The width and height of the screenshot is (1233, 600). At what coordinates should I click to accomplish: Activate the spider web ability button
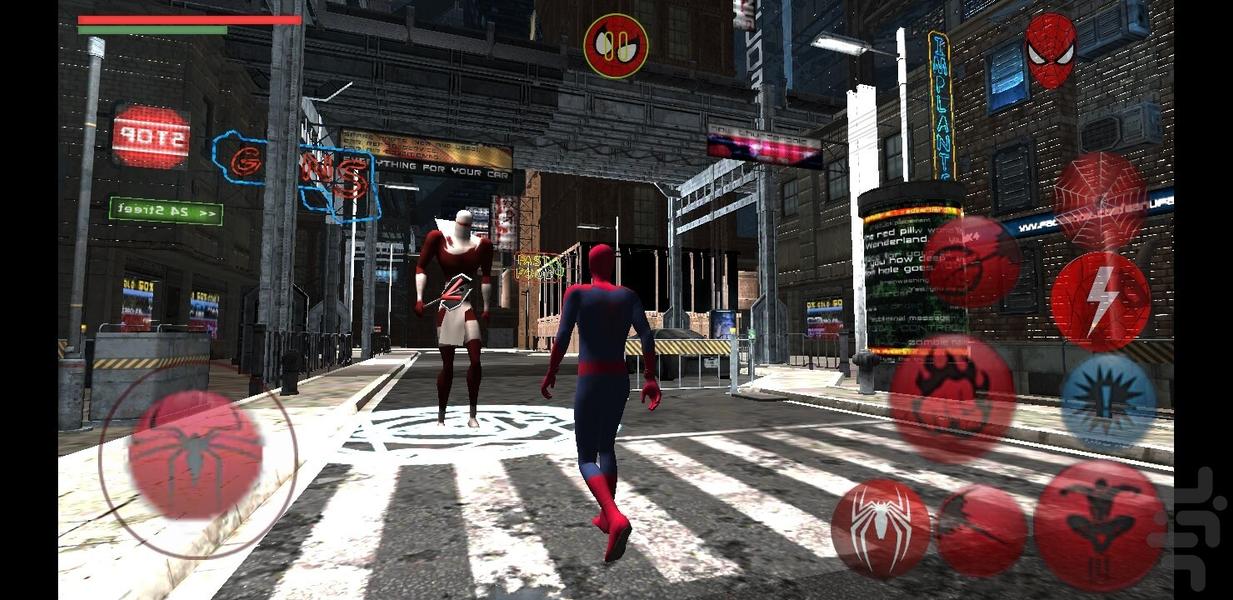pos(1100,199)
